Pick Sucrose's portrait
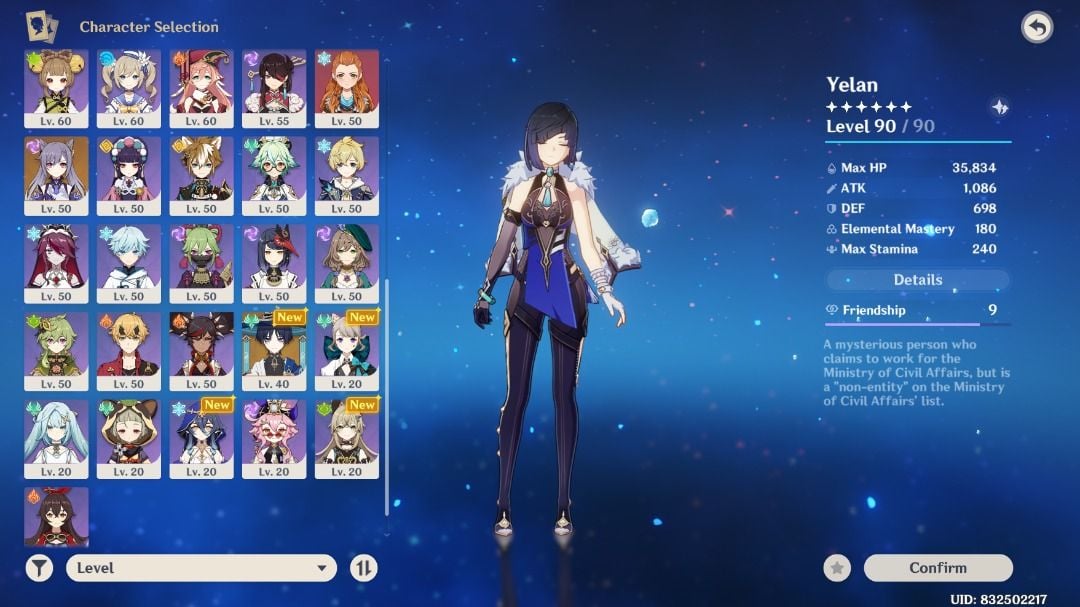The width and height of the screenshot is (1080, 607). pos(274,175)
